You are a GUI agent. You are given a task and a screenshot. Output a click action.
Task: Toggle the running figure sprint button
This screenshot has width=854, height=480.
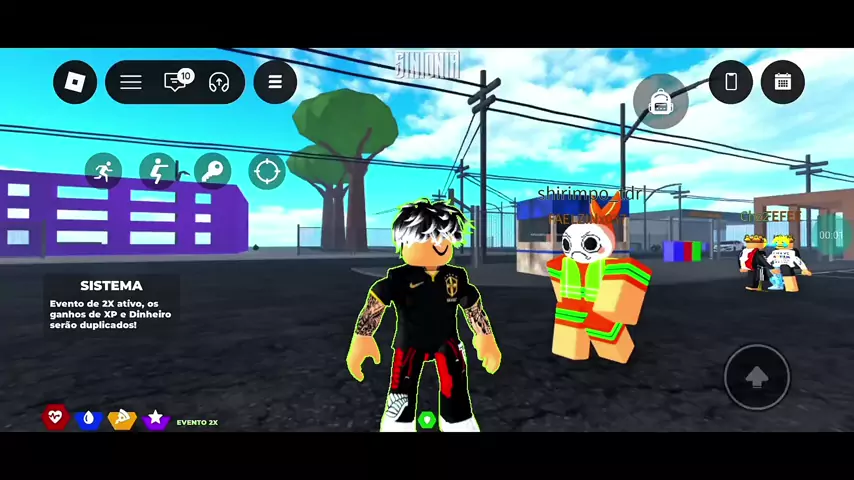[103, 171]
